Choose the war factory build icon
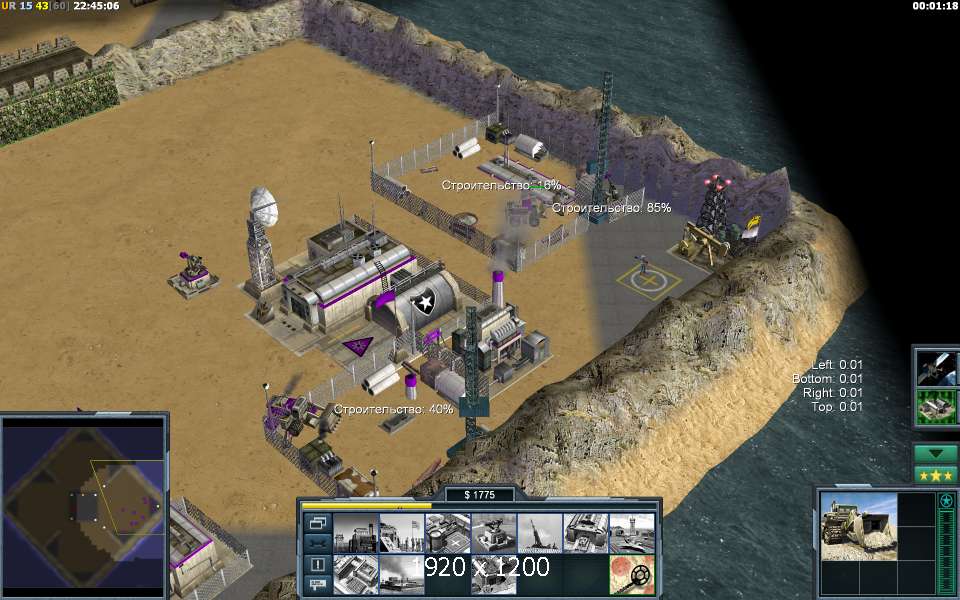The height and width of the screenshot is (600, 960). tap(586, 532)
